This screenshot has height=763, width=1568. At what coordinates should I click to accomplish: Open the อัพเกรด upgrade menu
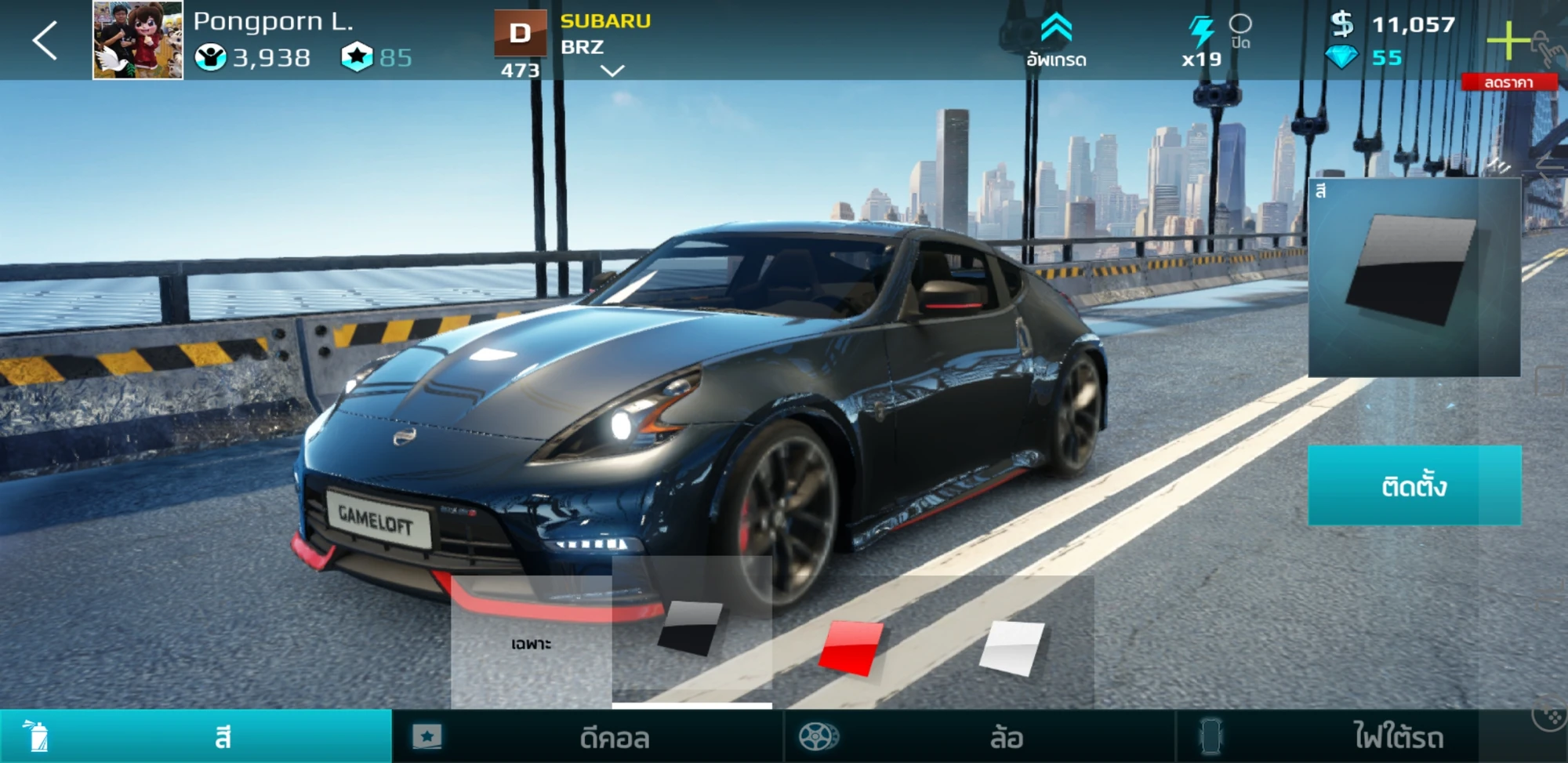1056,41
